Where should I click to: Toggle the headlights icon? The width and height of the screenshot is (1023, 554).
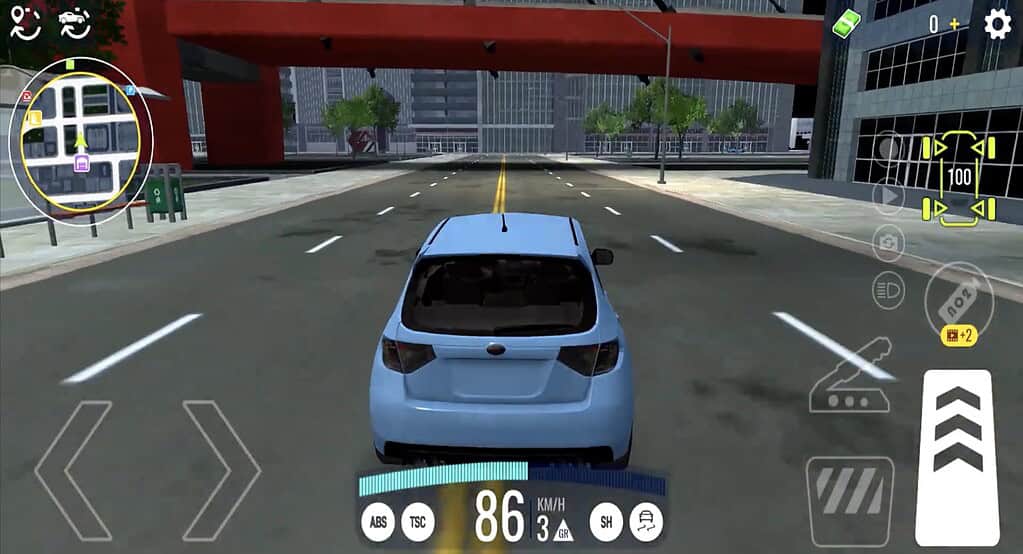click(888, 289)
